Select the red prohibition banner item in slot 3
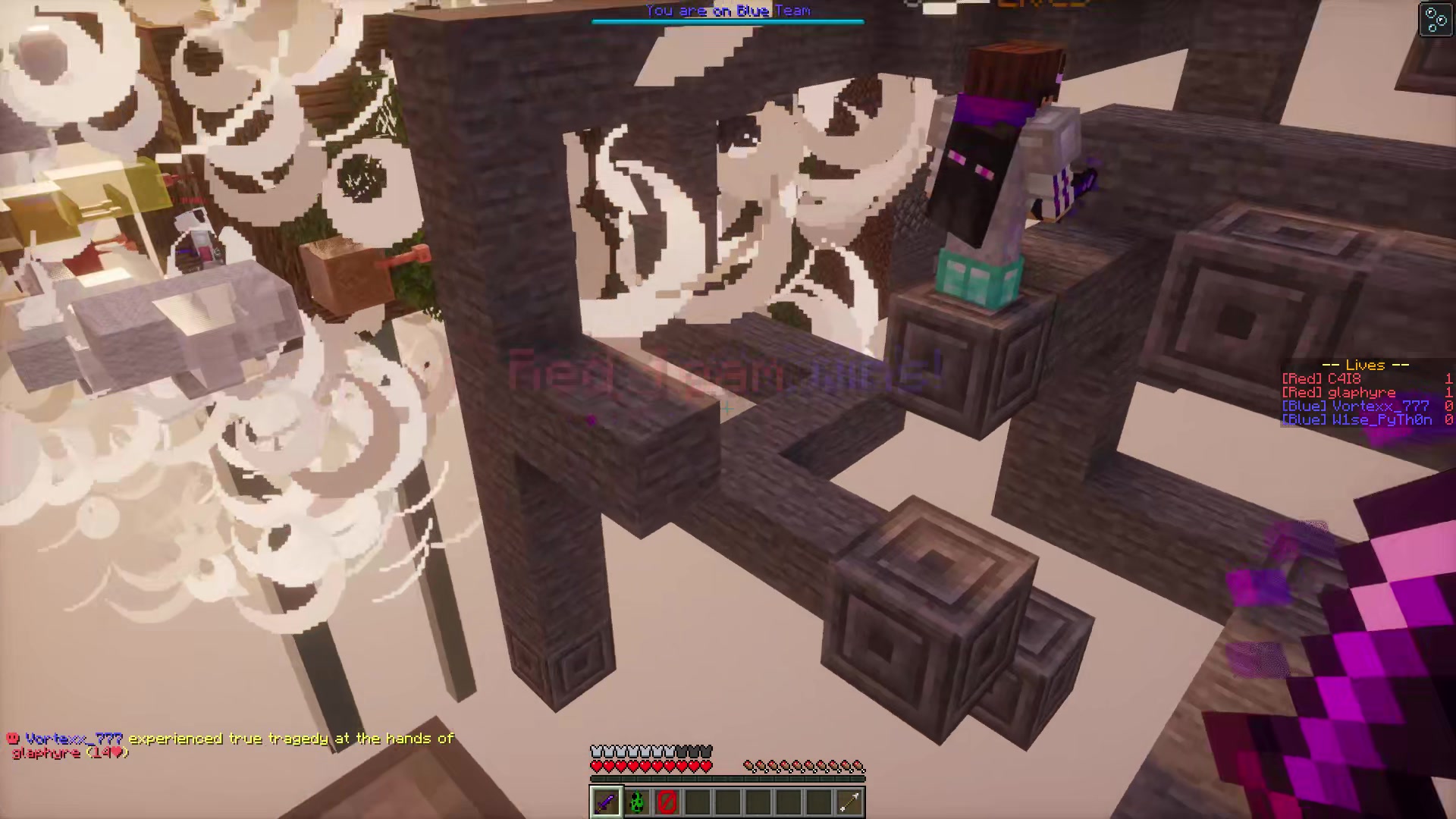Screen dimensions: 1456x819 click(x=666, y=802)
